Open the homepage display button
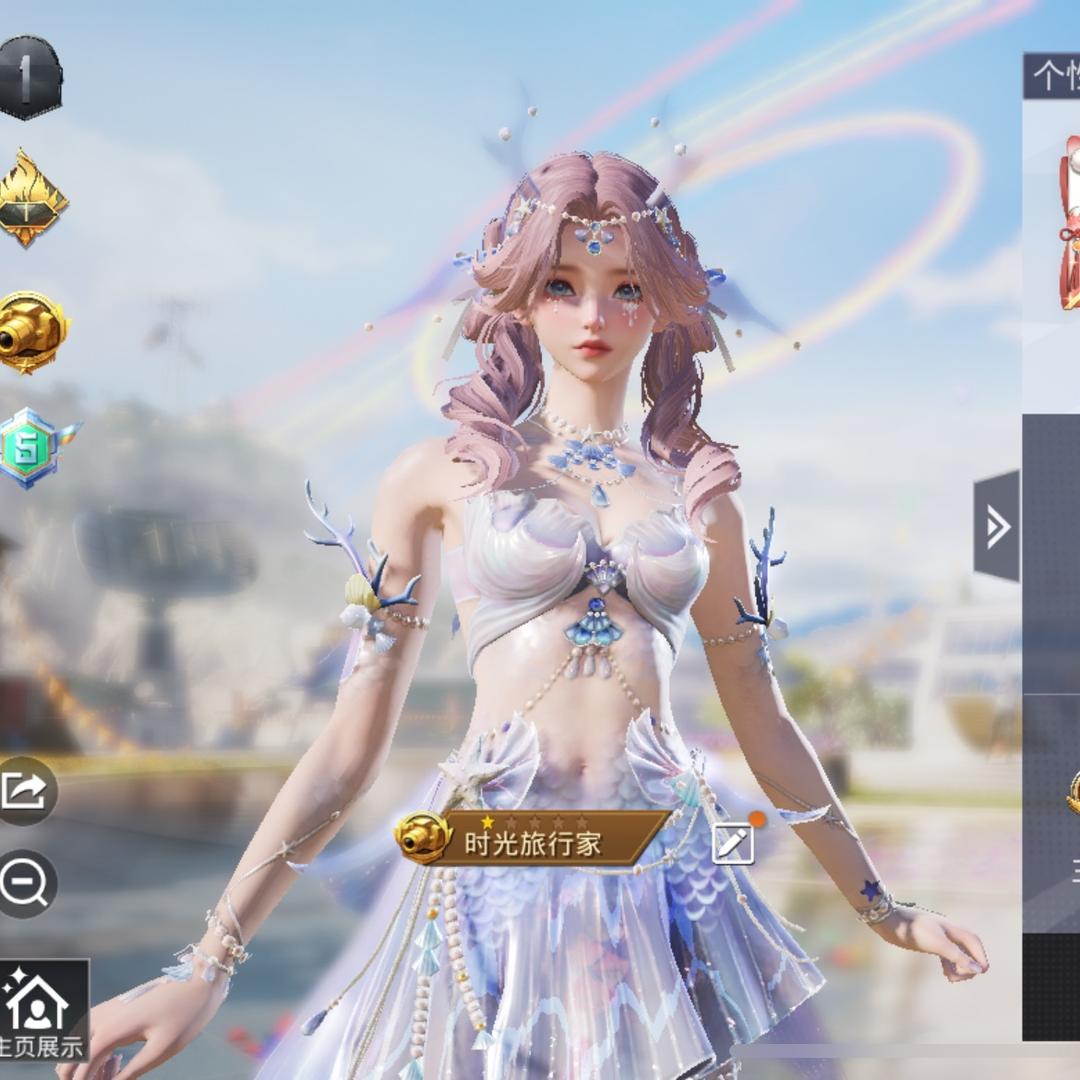The image size is (1080, 1080). pos(40,1010)
